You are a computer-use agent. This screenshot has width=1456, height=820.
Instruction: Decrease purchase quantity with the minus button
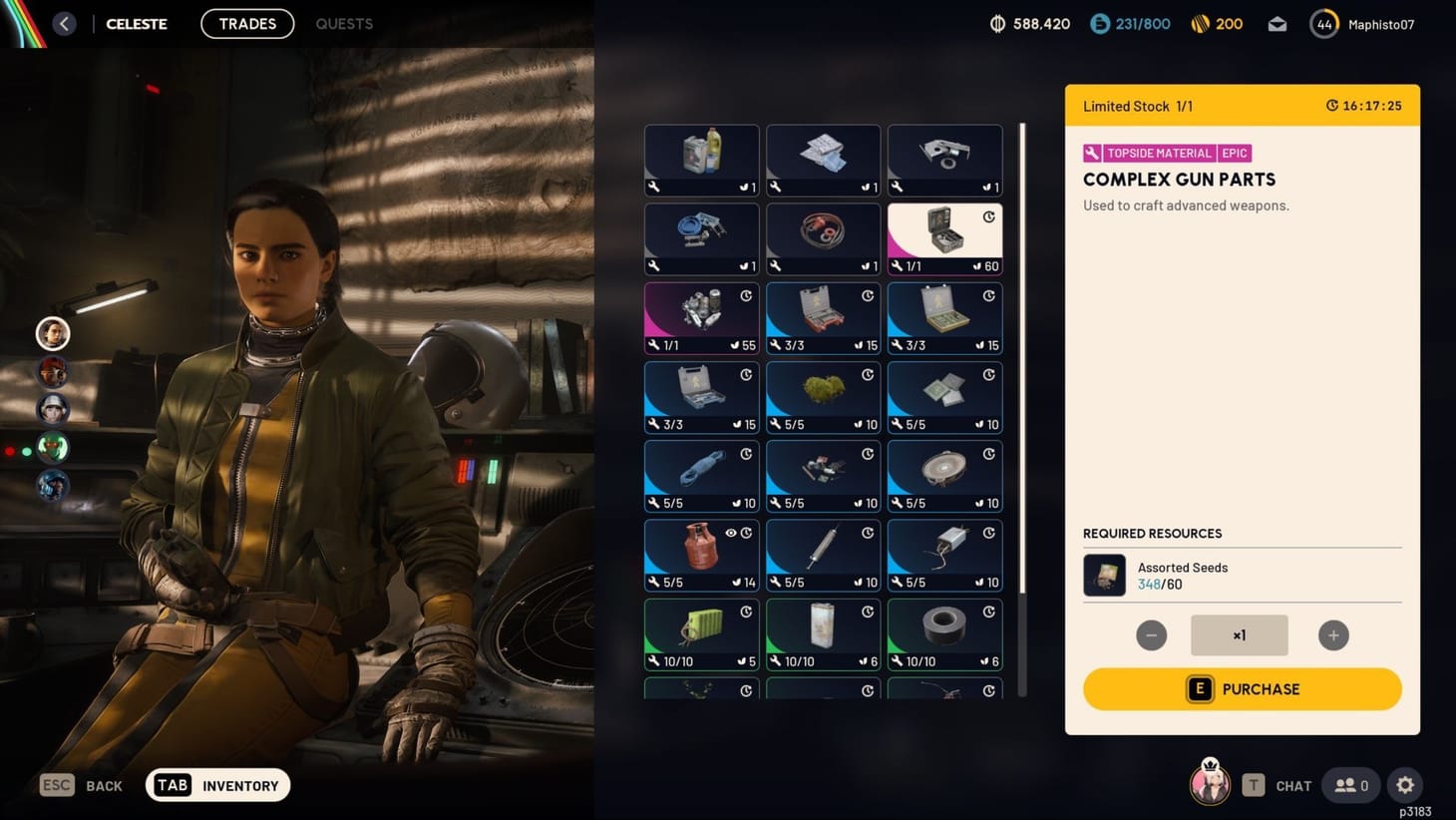(1151, 634)
